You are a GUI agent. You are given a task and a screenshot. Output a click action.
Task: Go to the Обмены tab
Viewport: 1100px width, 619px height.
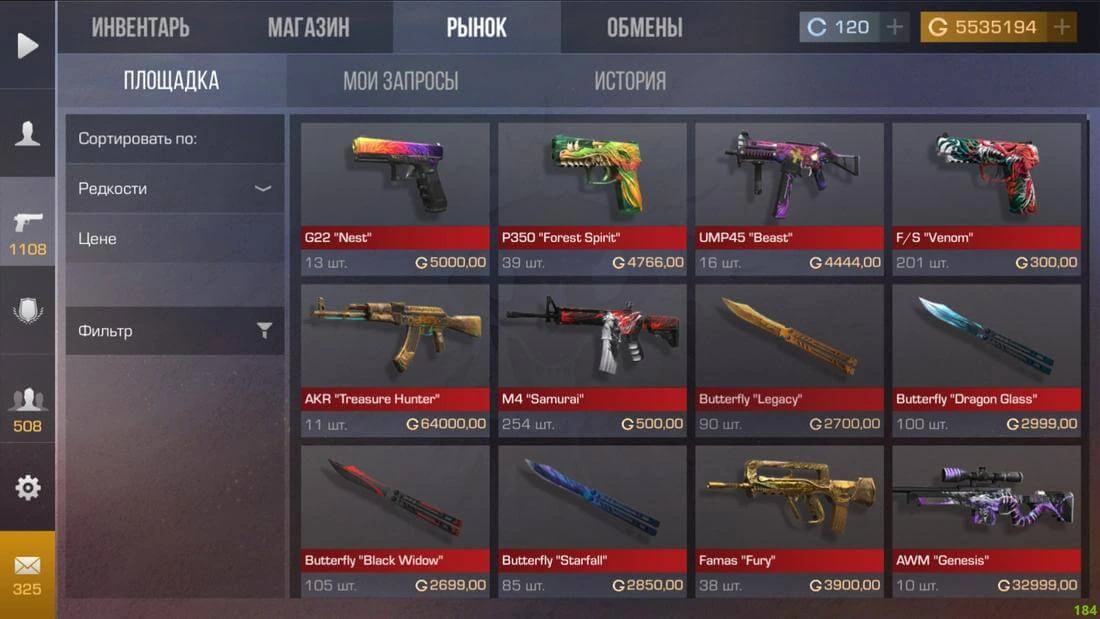pyautogui.click(x=644, y=27)
